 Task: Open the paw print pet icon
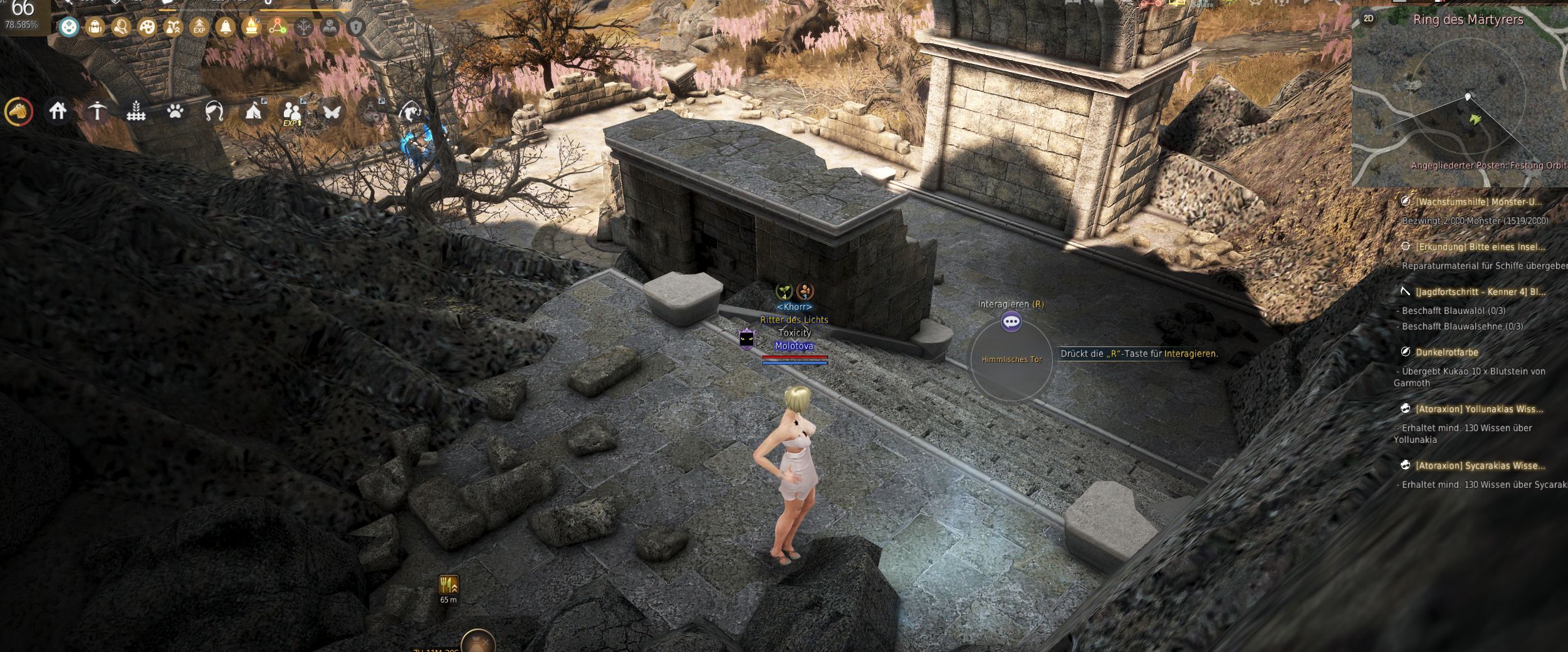tap(175, 111)
